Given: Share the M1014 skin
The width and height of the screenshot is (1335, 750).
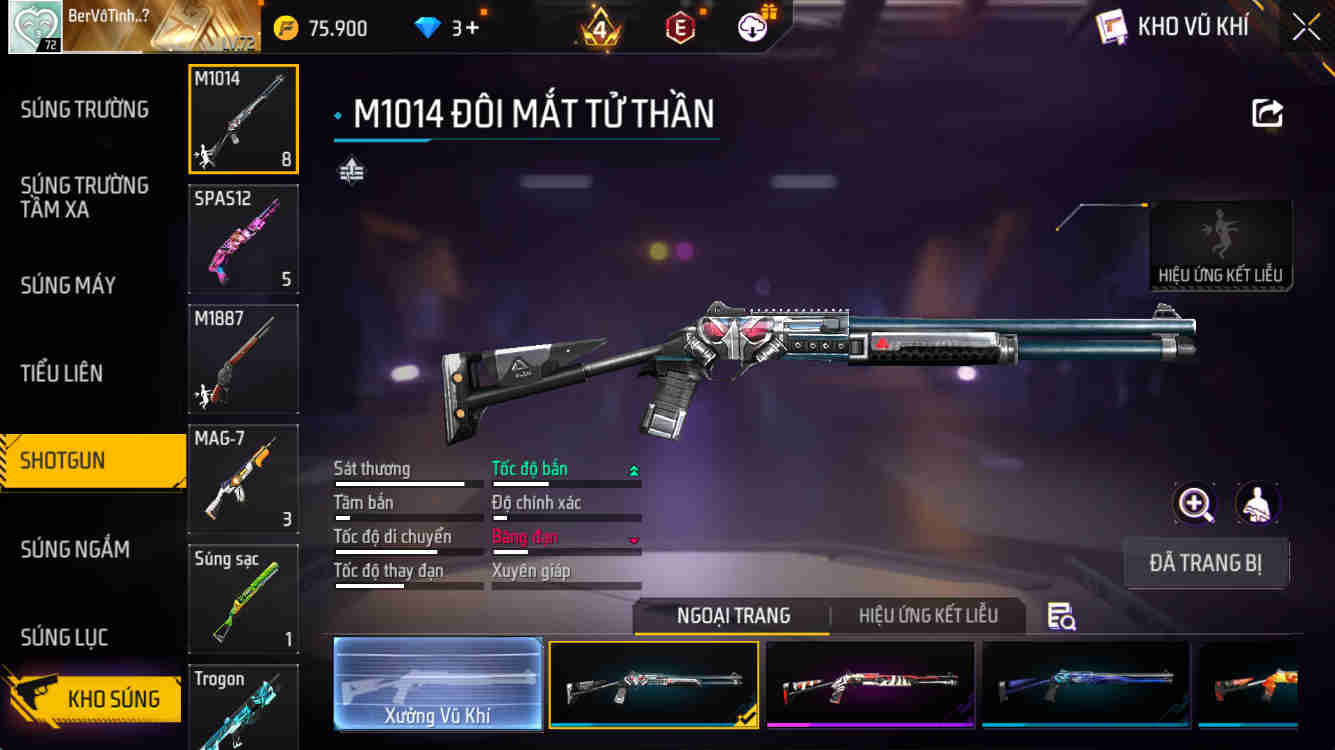Looking at the screenshot, I should click(1267, 113).
